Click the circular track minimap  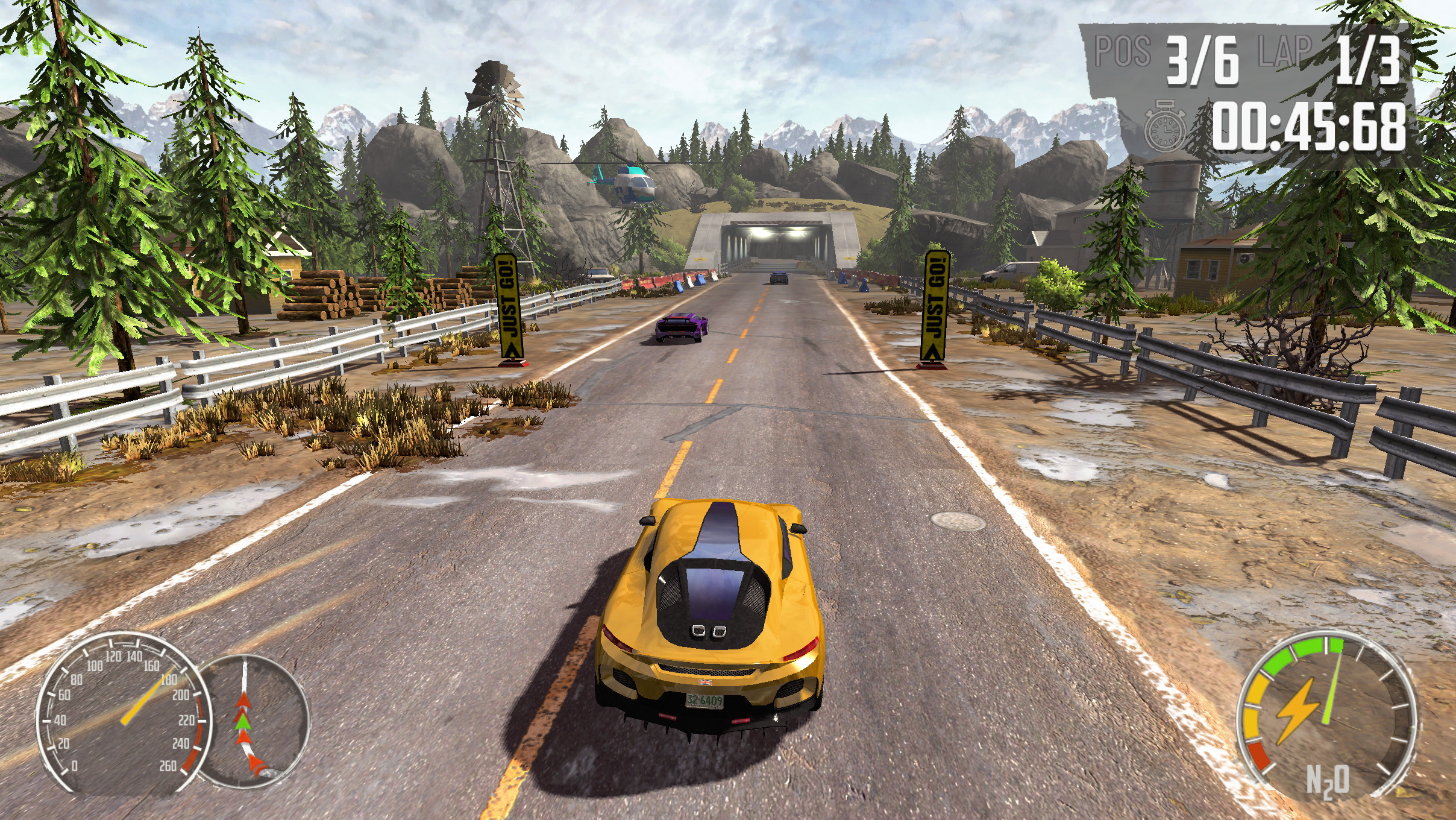coord(253,721)
